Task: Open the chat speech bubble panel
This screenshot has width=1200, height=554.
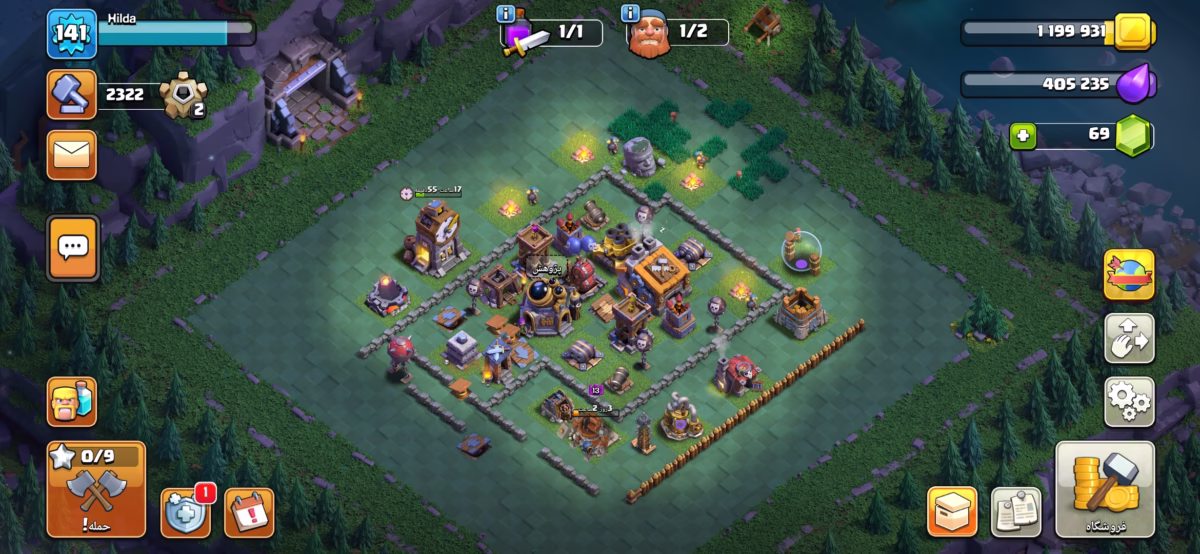Action: (72, 245)
